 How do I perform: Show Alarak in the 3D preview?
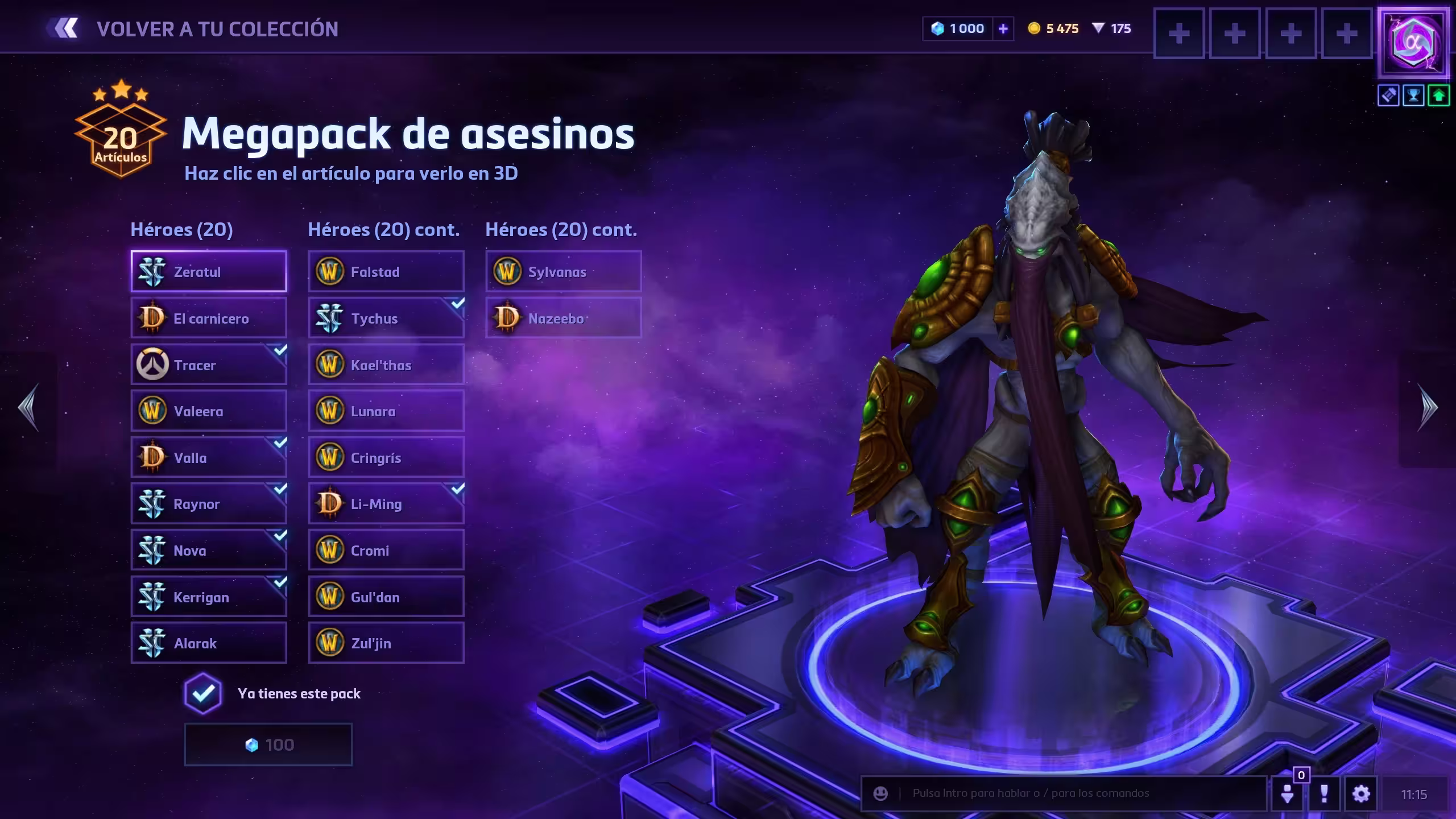pos(209,643)
